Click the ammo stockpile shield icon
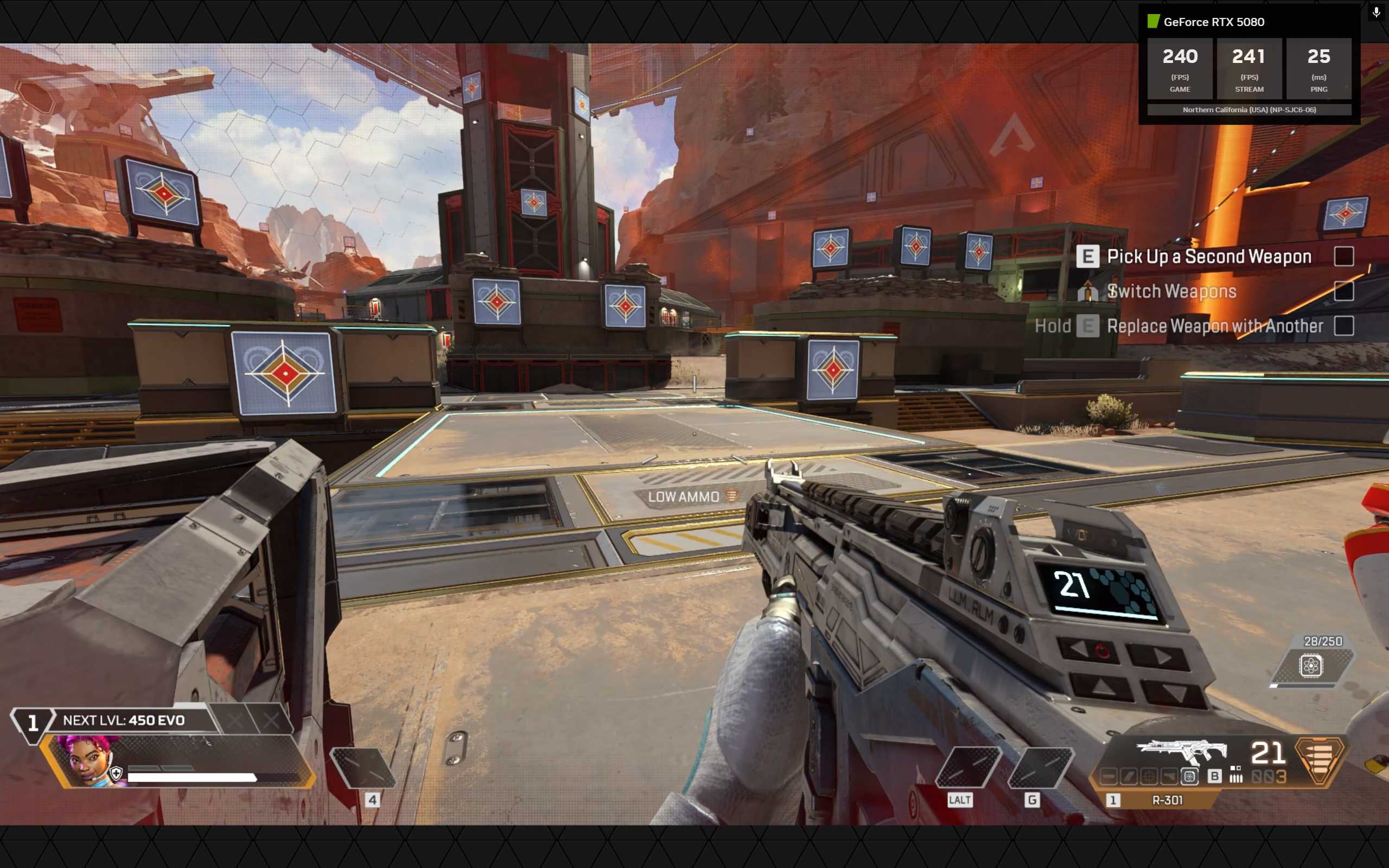 (x=1311, y=667)
